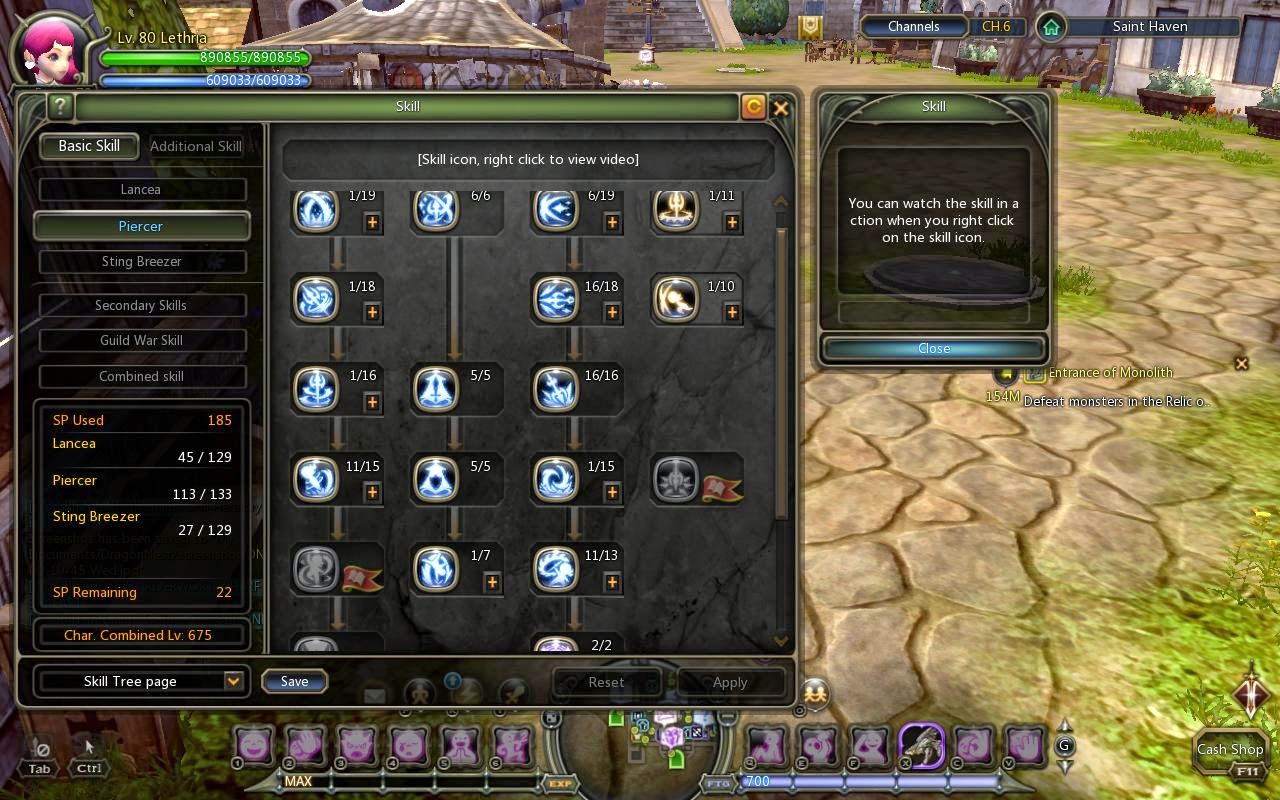This screenshot has height=800, width=1280.
Task: Switch to the Additional Skill tab
Action: pos(195,146)
